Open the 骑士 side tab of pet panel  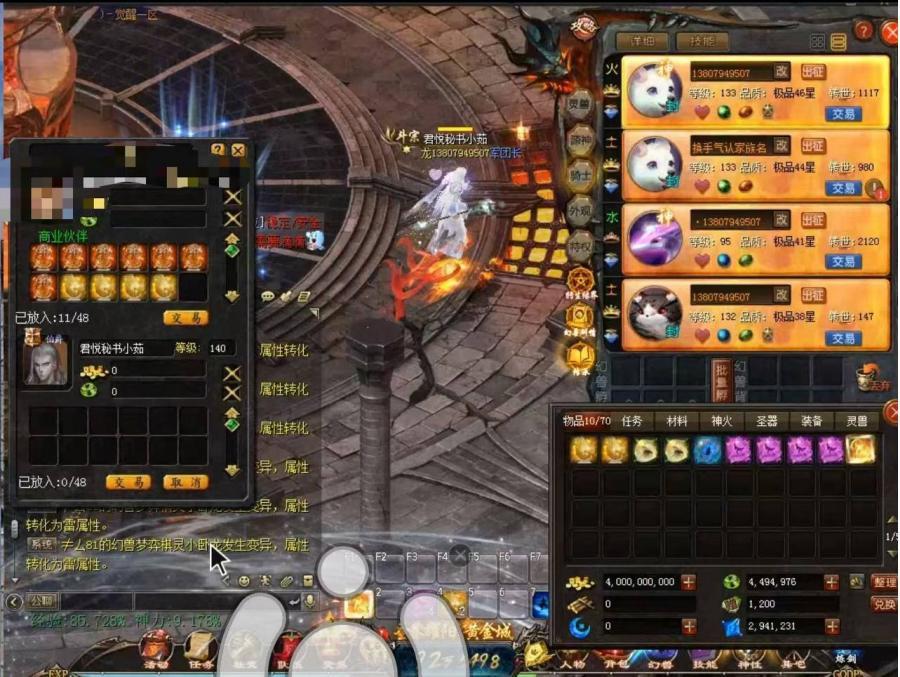pyautogui.click(x=580, y=174)
